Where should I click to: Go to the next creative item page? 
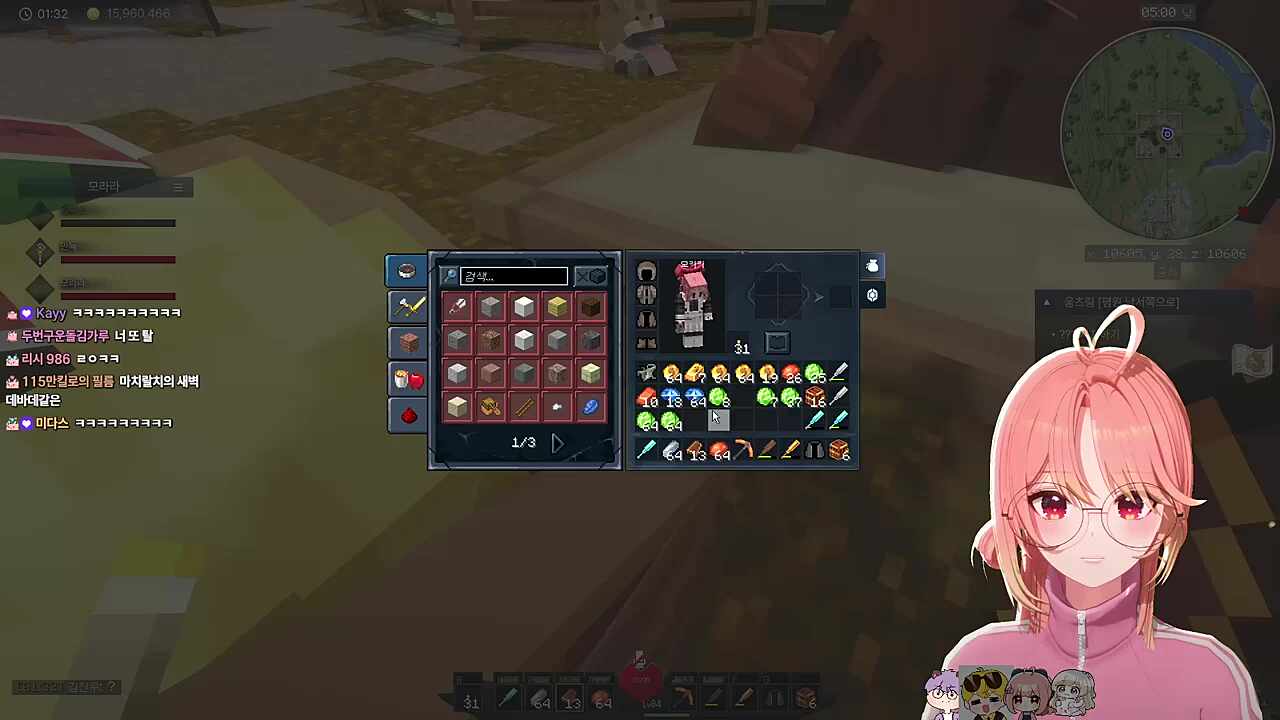557,442
